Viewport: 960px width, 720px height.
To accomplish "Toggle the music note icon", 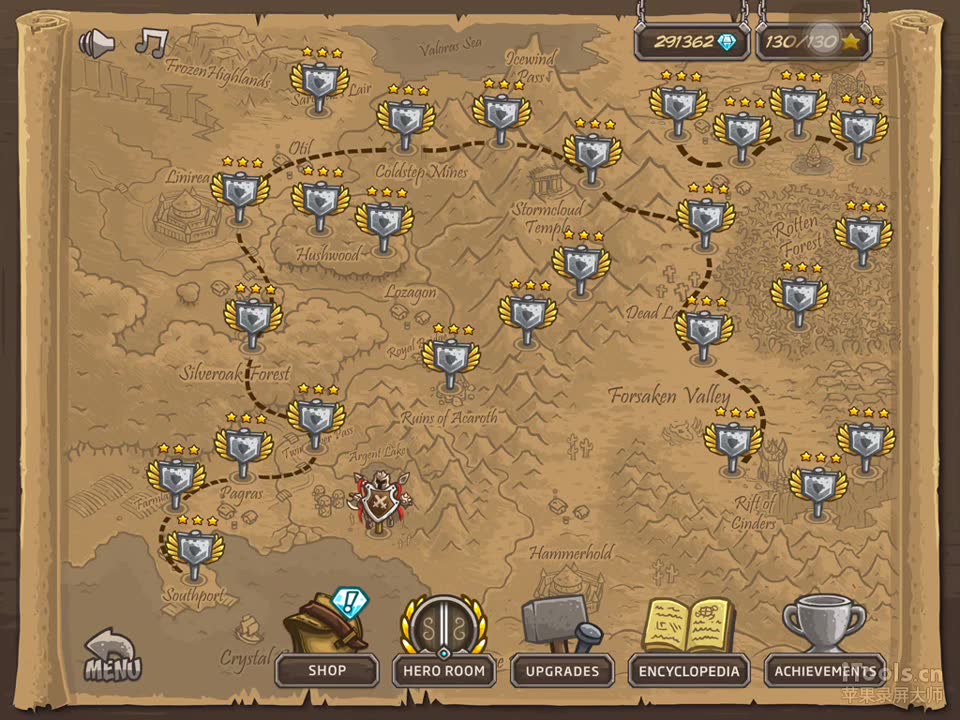I will 151,42.
